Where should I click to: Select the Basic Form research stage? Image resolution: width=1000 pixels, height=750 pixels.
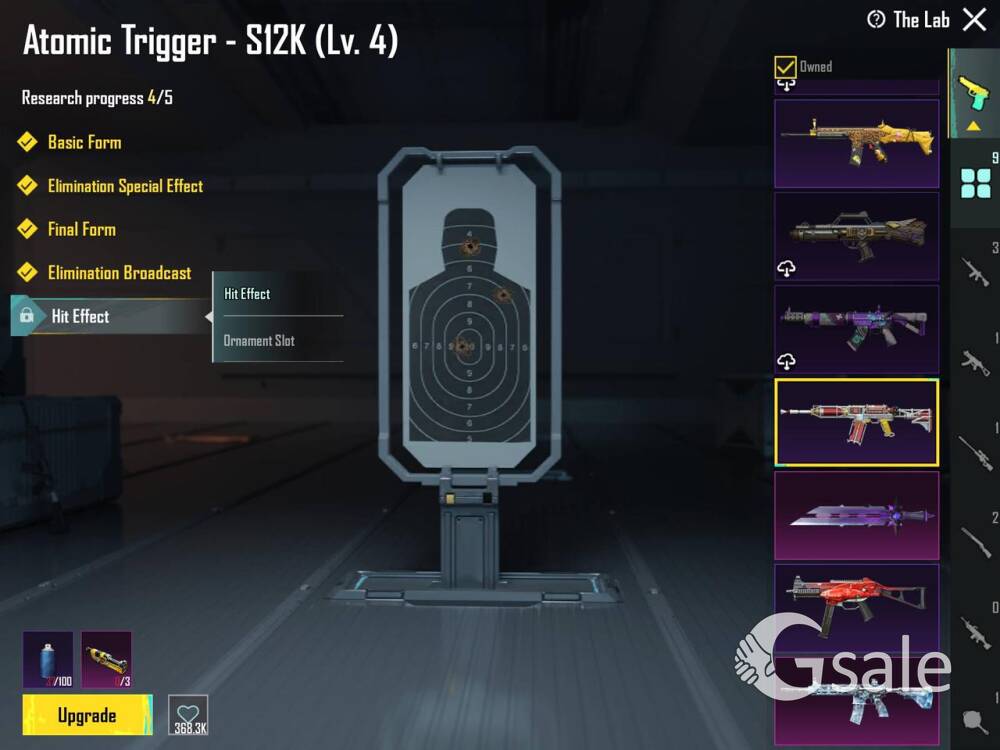pyautogui.click(x=84, y=142)
